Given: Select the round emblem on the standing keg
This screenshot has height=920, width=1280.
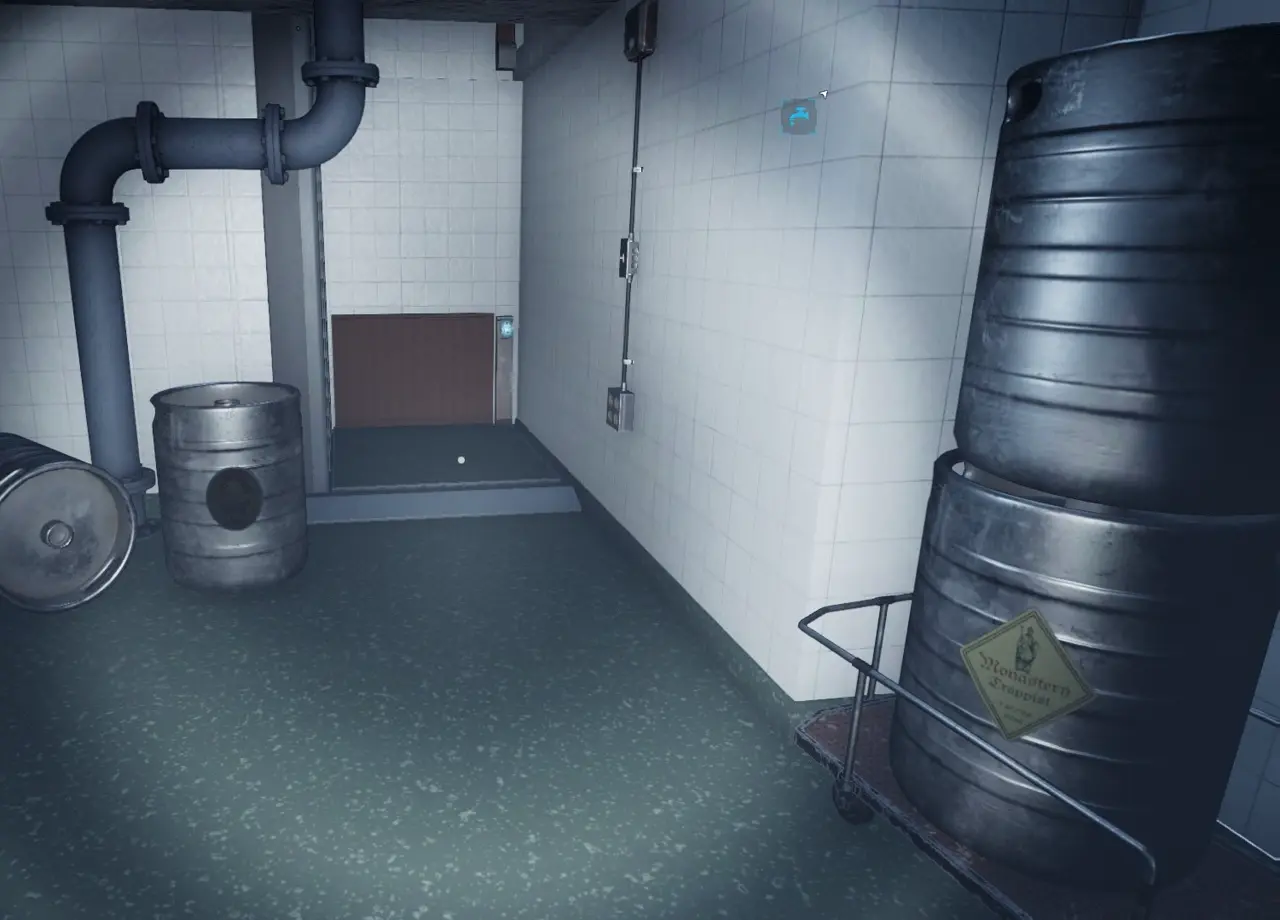Looking at the screenshot, I should [233, 497].
